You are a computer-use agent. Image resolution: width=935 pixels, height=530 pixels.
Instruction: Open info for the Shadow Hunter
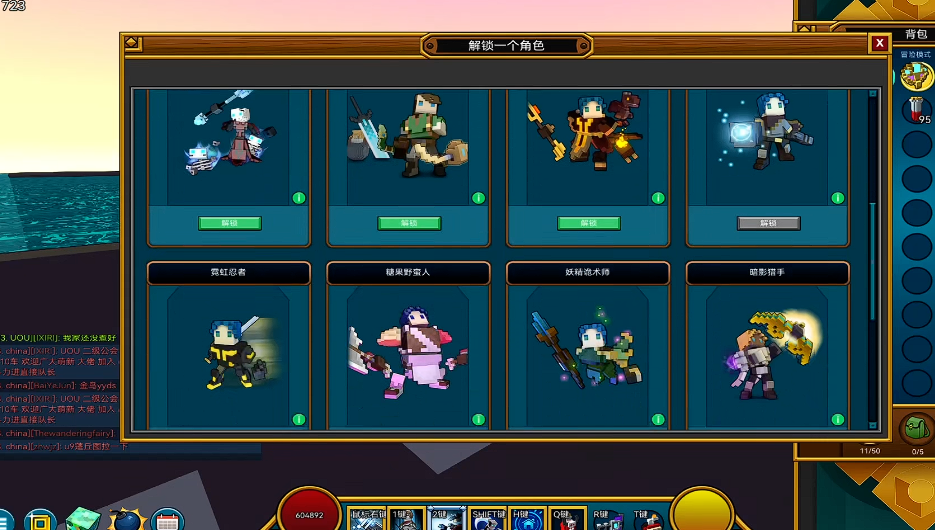point(837,420)
